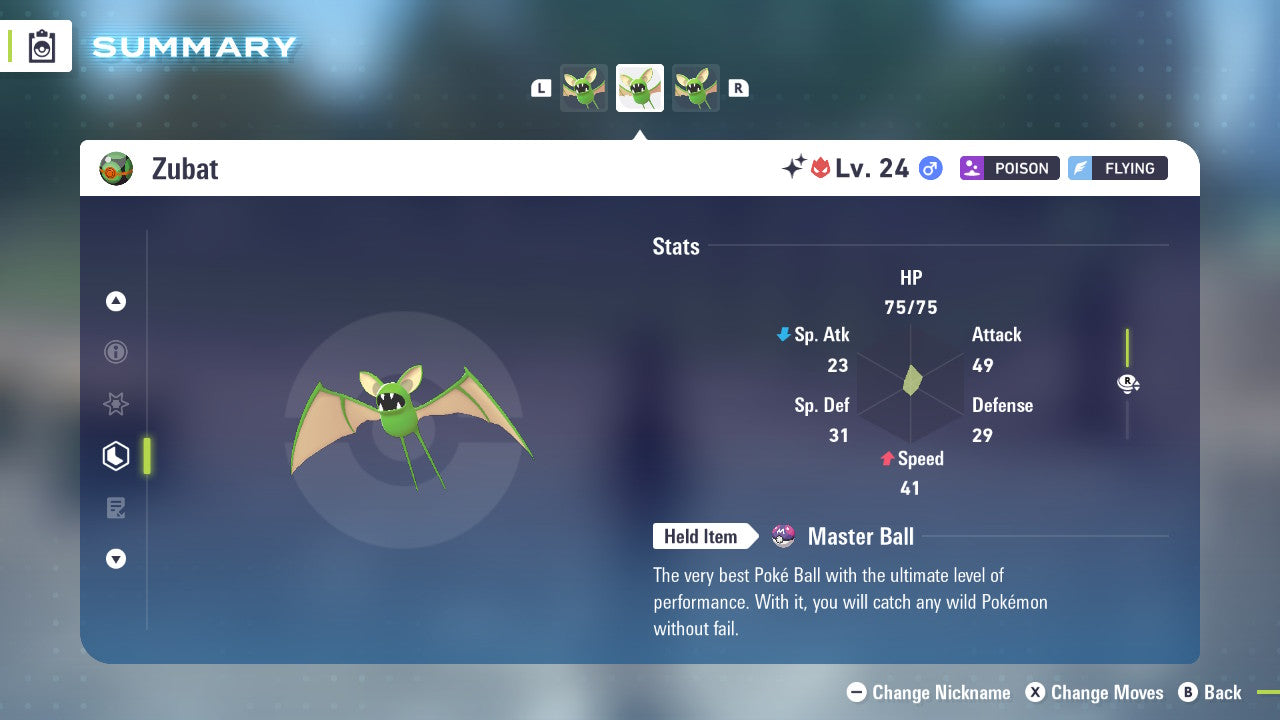
Task: Open the info page icon in the sidebar
Action: 116,352
